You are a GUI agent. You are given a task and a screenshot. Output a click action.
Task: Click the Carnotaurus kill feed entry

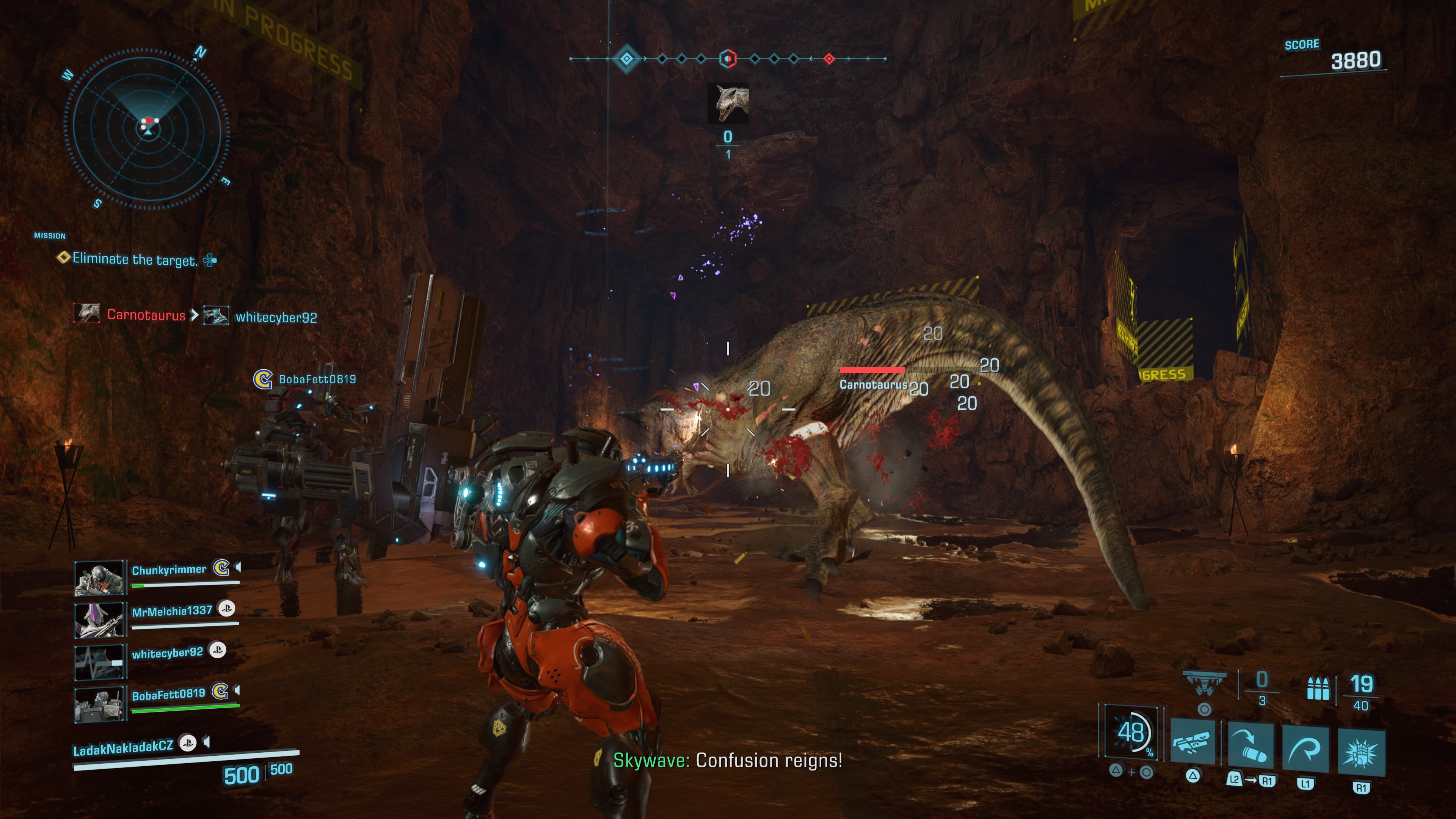[145, 314]
